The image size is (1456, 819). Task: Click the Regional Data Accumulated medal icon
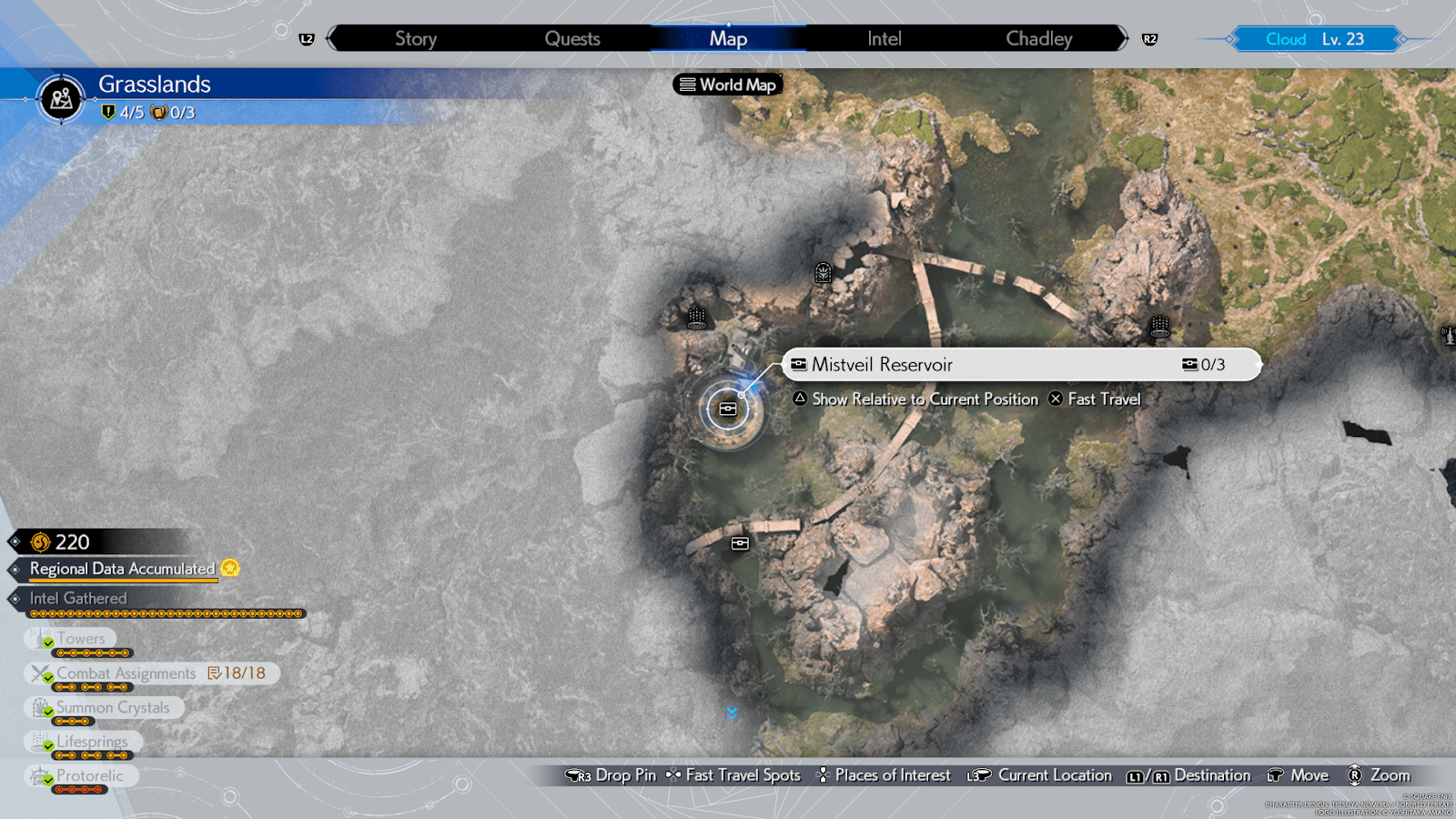coord(231,569)
